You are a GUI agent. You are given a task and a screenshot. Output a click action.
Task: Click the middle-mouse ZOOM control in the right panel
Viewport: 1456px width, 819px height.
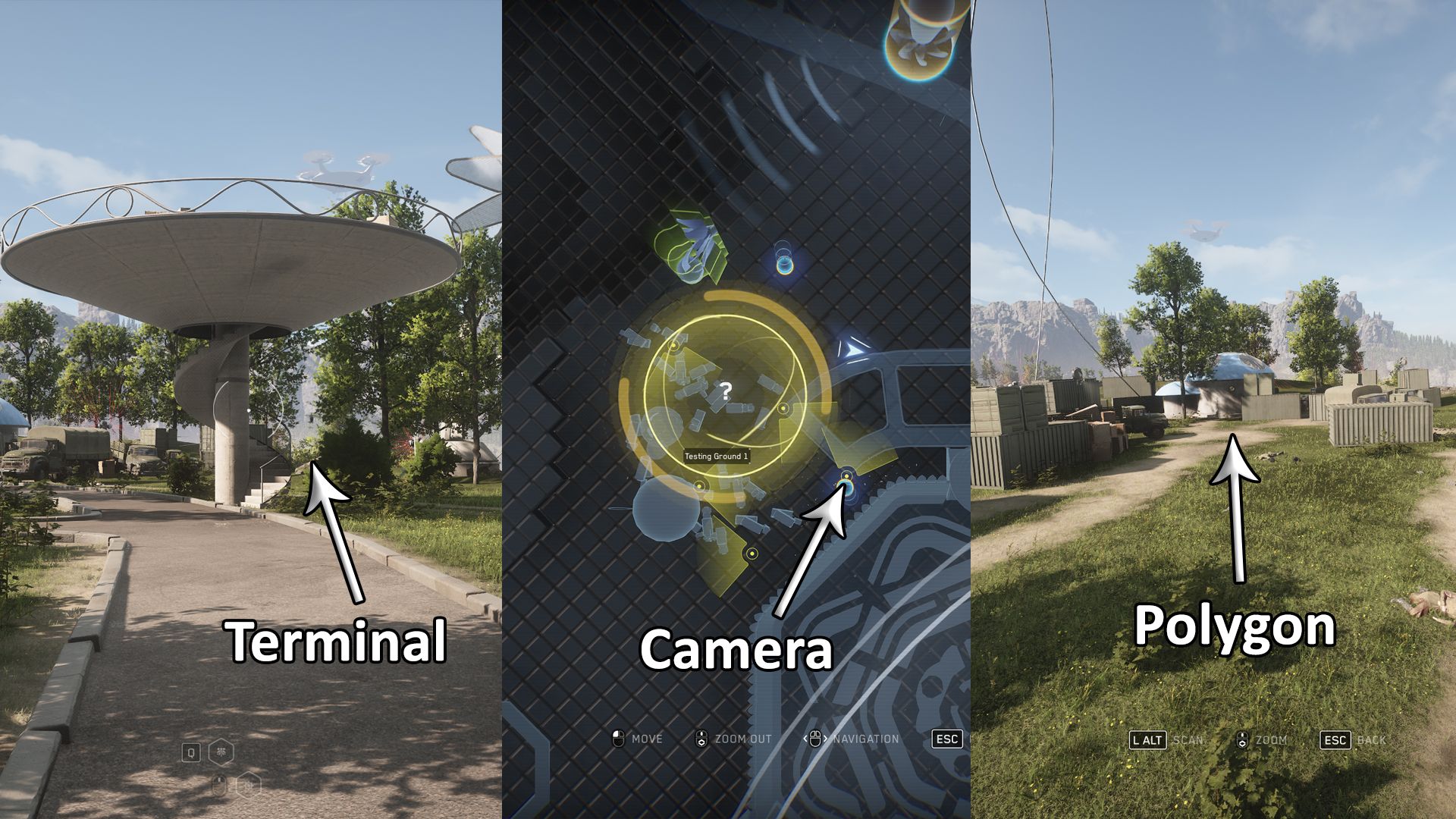point(1243,739)
